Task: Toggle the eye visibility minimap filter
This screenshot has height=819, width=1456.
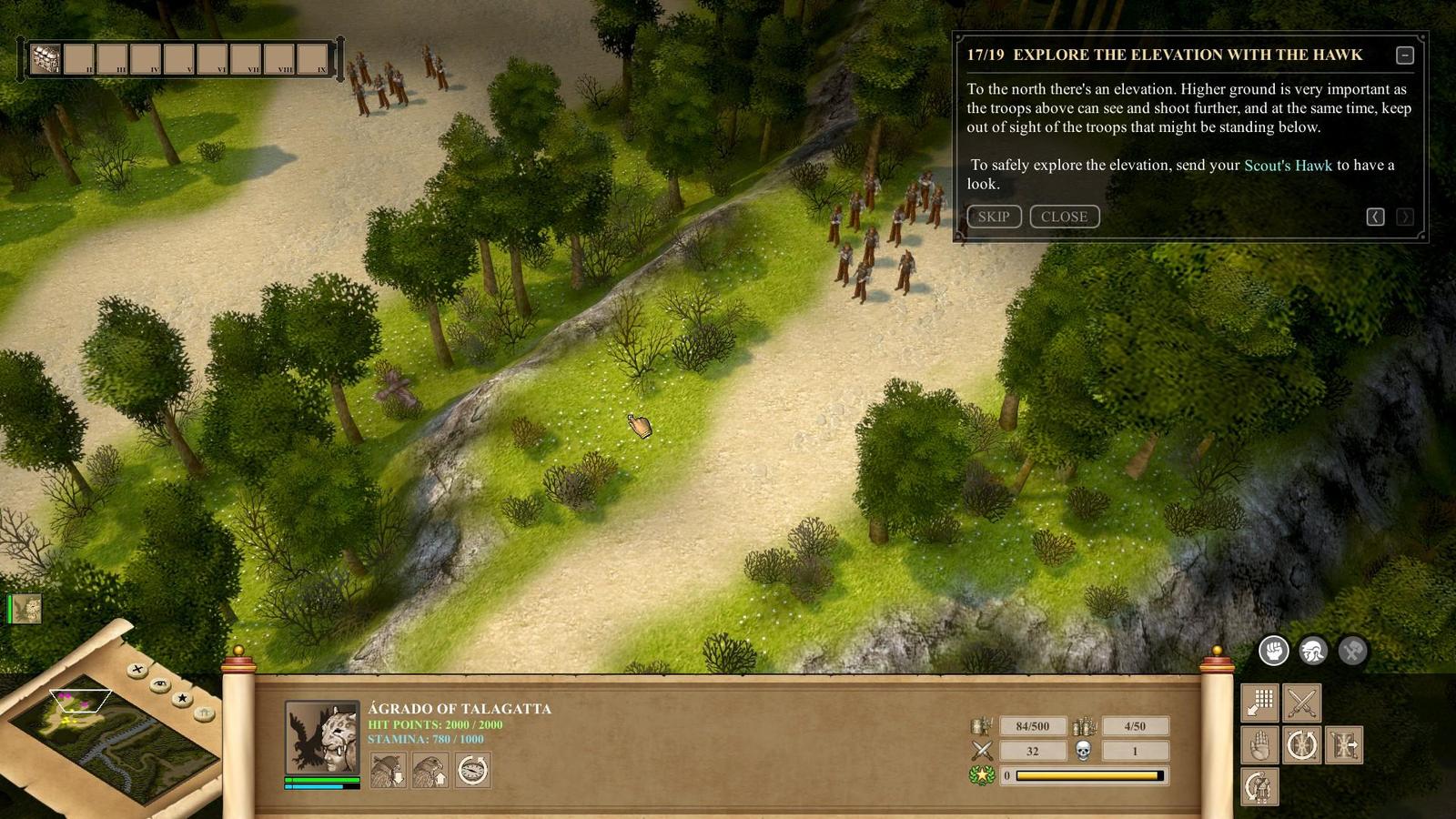Action: tap(160, 683)
